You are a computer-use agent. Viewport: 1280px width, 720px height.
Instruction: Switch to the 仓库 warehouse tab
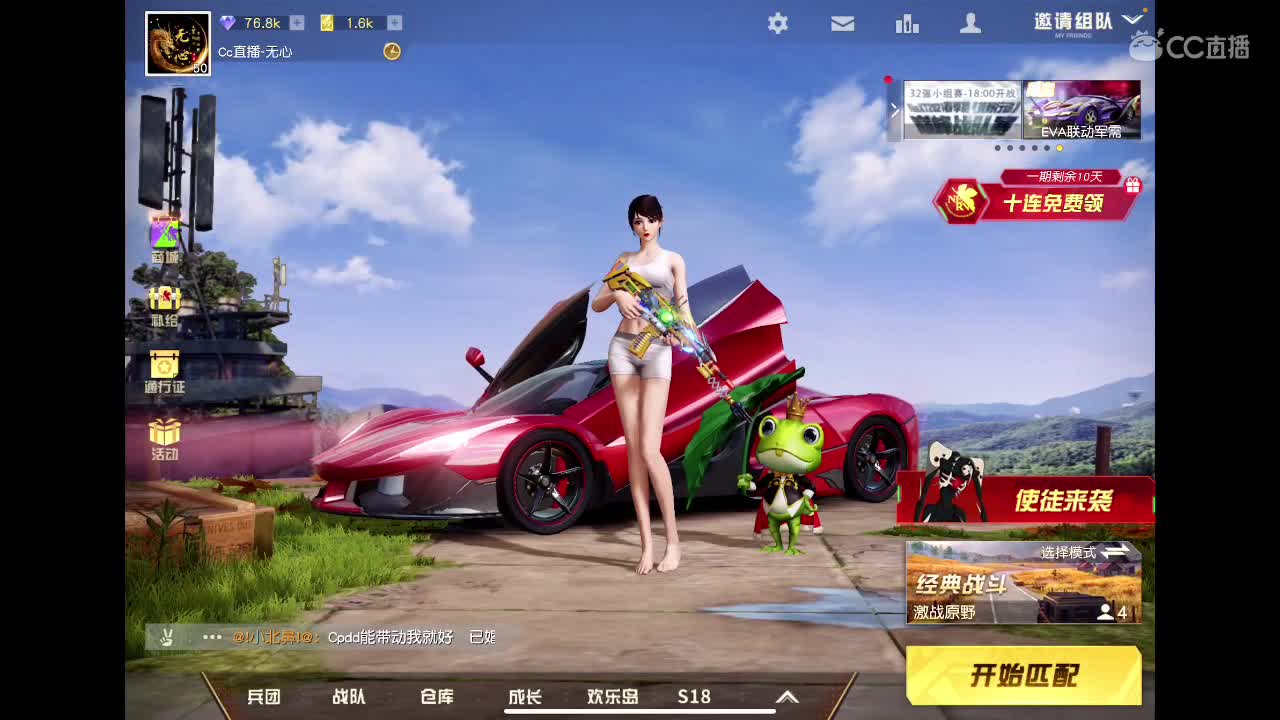click(x=437, y=697)
